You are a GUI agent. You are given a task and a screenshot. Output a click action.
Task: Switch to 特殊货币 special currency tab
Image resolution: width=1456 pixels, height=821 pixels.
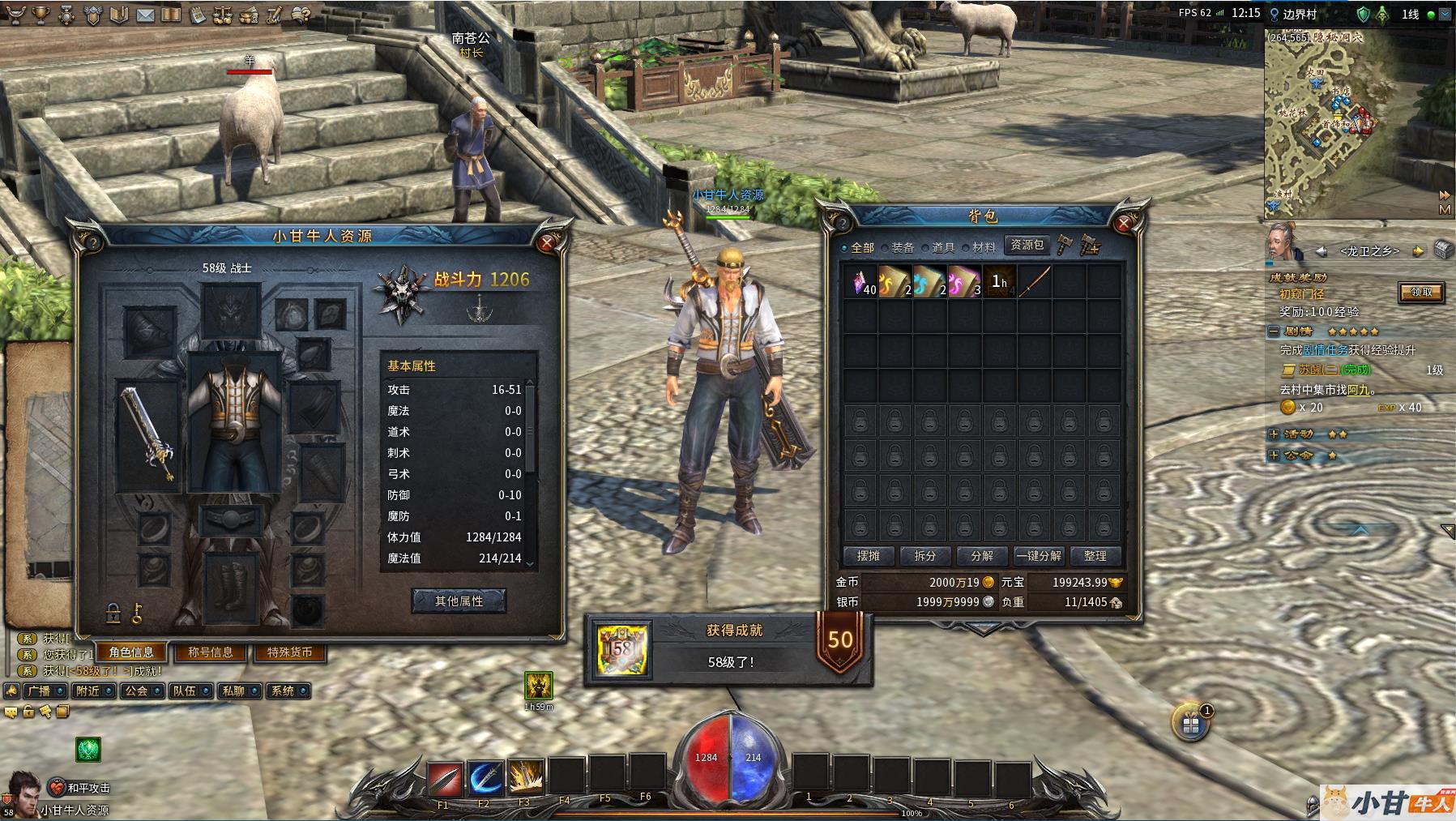[289, 652]
